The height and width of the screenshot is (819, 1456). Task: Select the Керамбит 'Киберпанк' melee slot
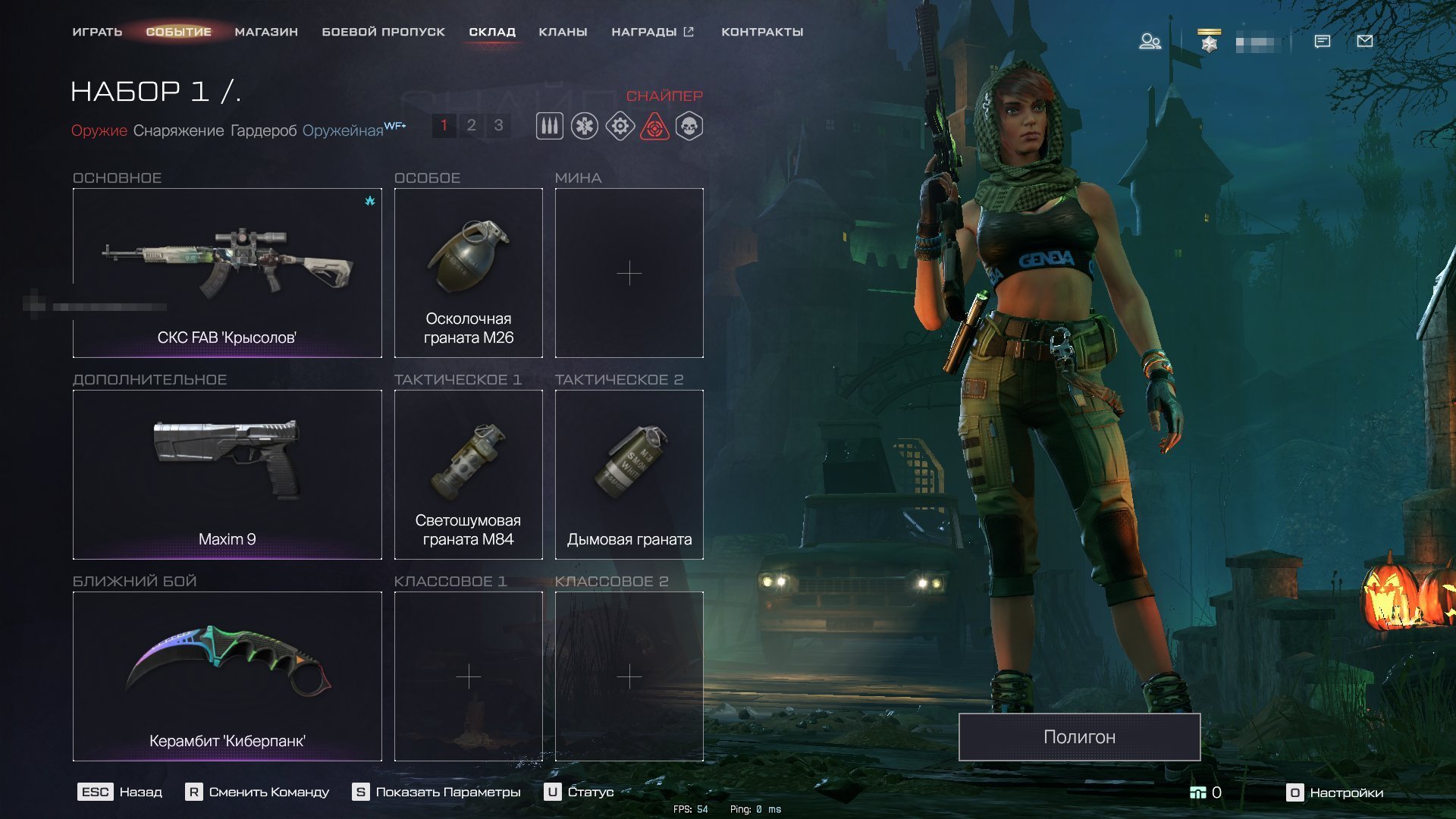pyautogui.click(x=227, y=676)
